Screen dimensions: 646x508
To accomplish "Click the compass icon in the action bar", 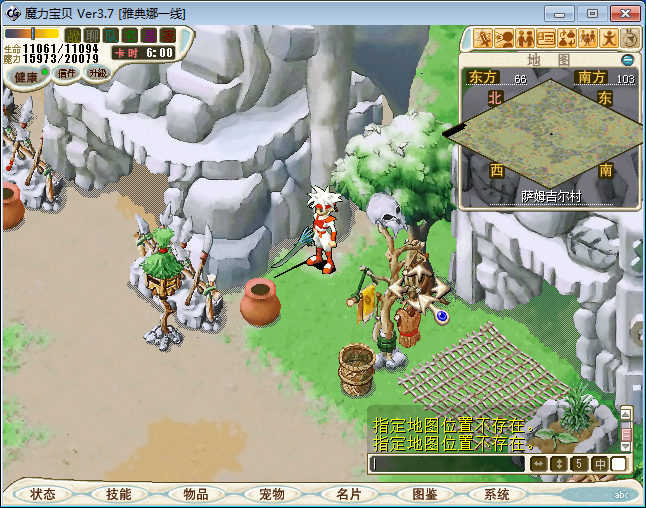I will tap(631, 38).
